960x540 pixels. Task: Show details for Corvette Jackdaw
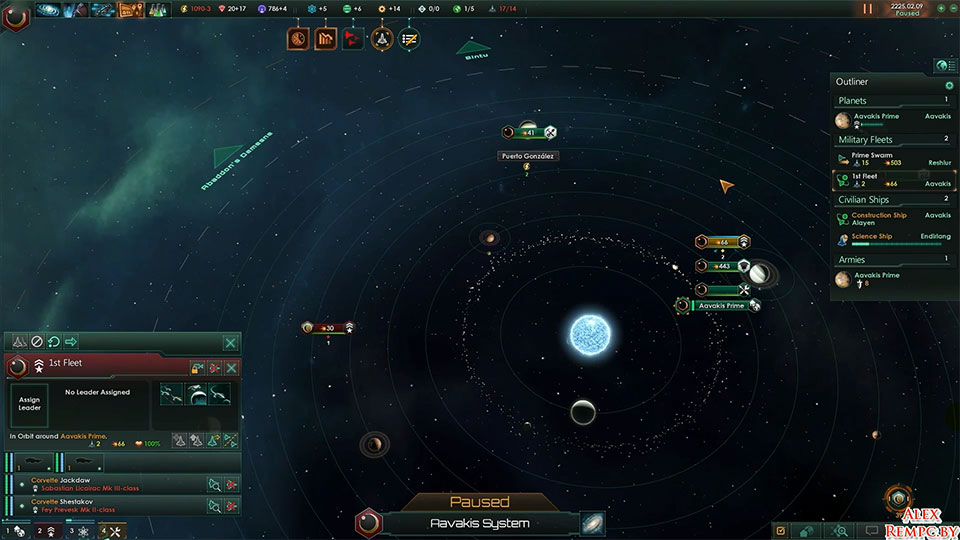(215, 484)
